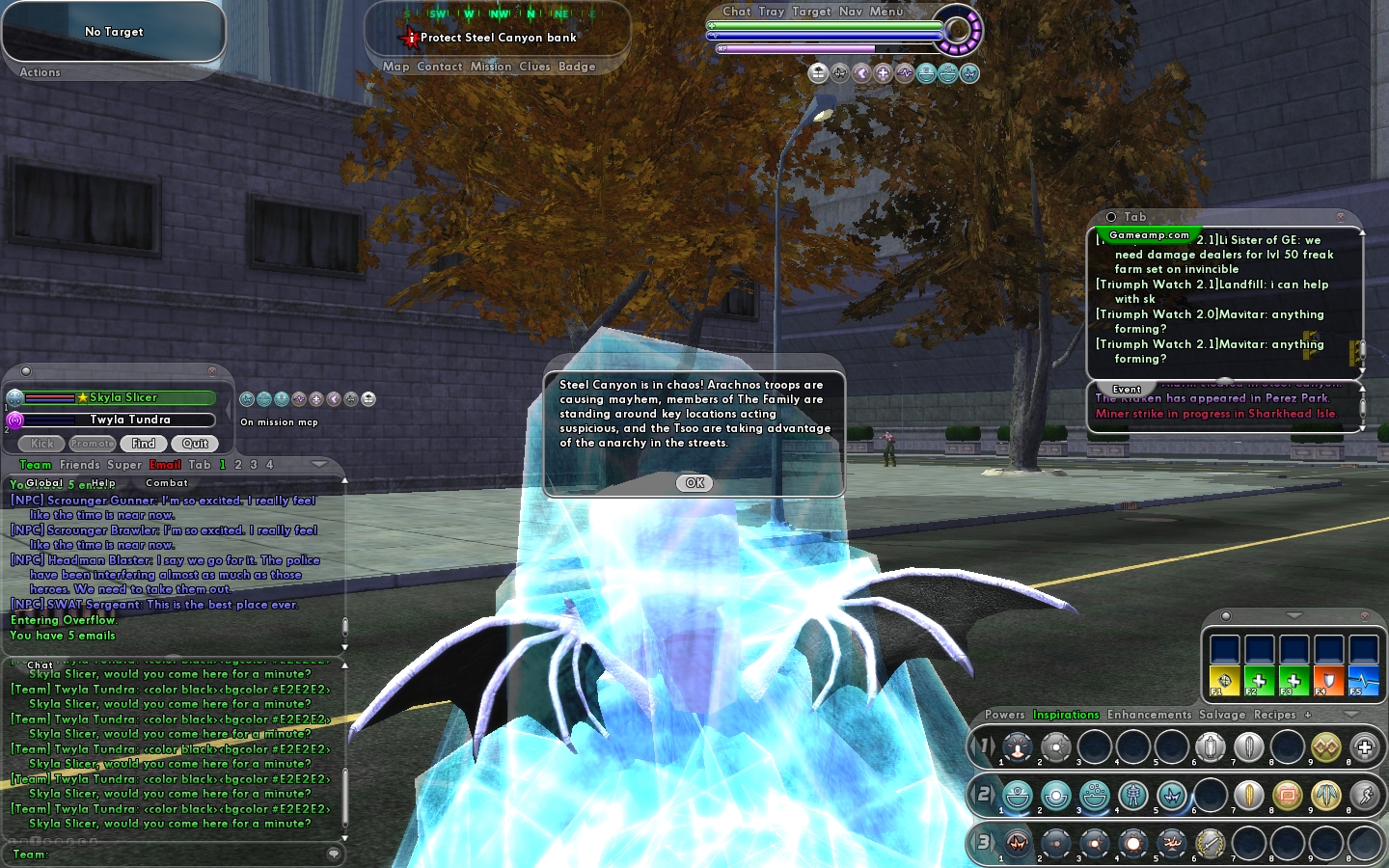Open the Enhancements tab
1389x868 pixels.
point(1149,715)
